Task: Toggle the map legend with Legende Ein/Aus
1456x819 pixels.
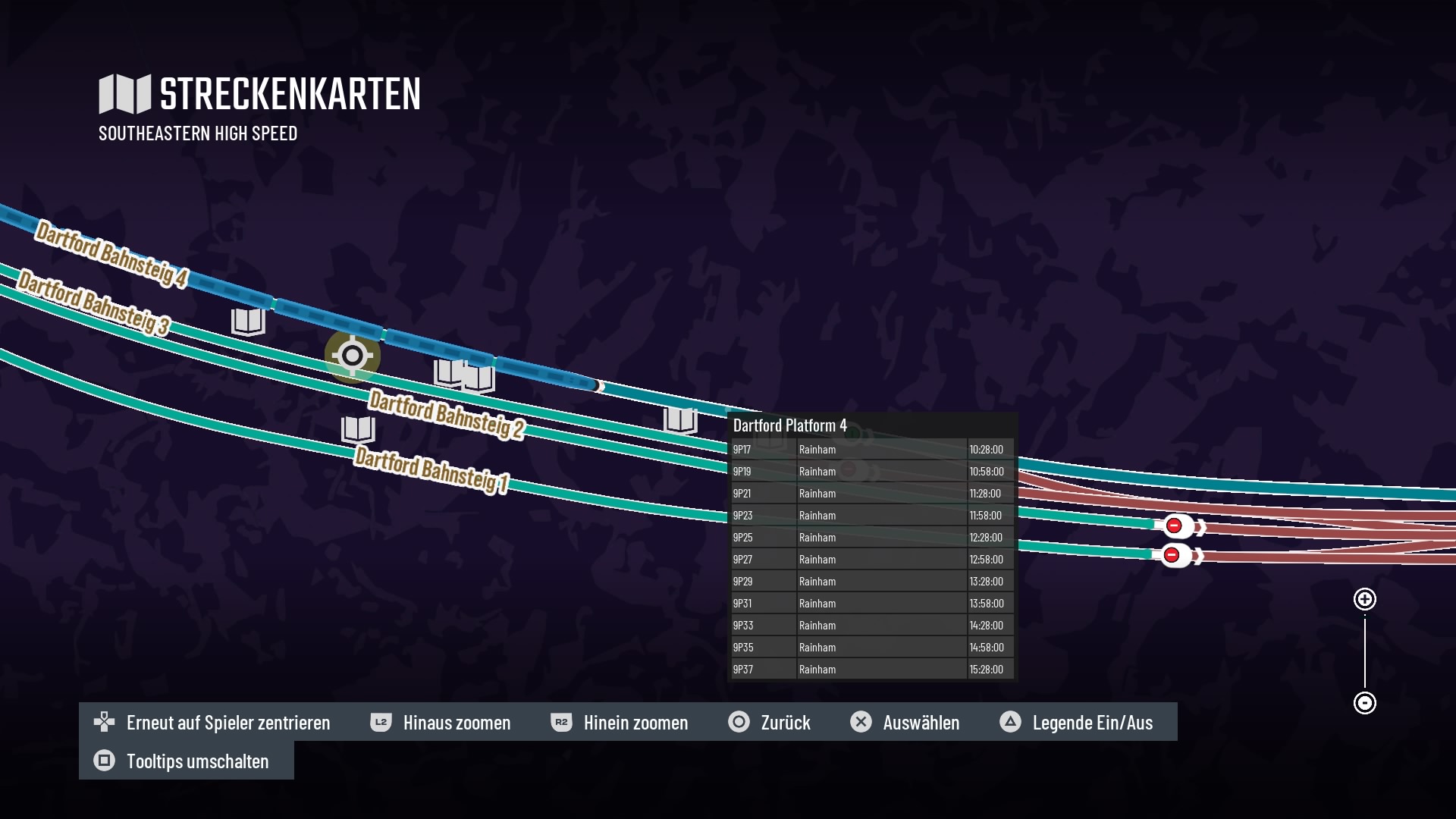Action: [x=1076, y=723]
